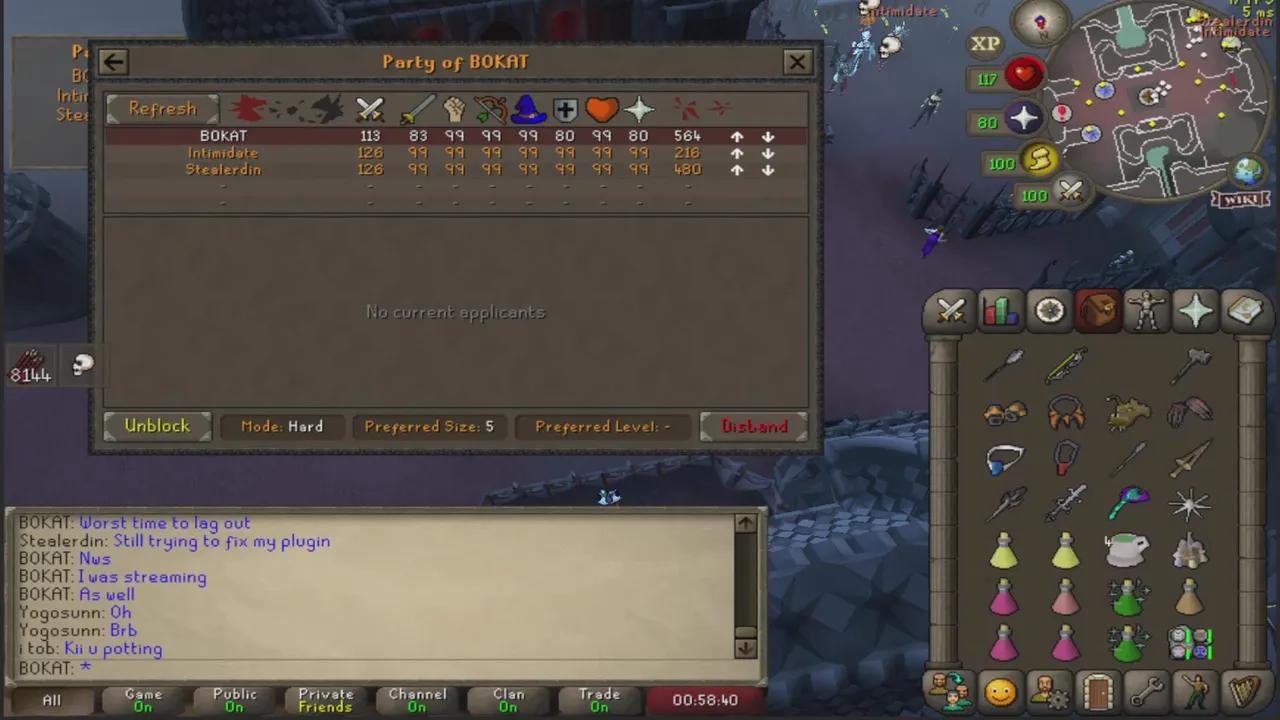Click the up arrow next to Stealerdin
Screen dimensions: 1280x720
tap(737, 169)
